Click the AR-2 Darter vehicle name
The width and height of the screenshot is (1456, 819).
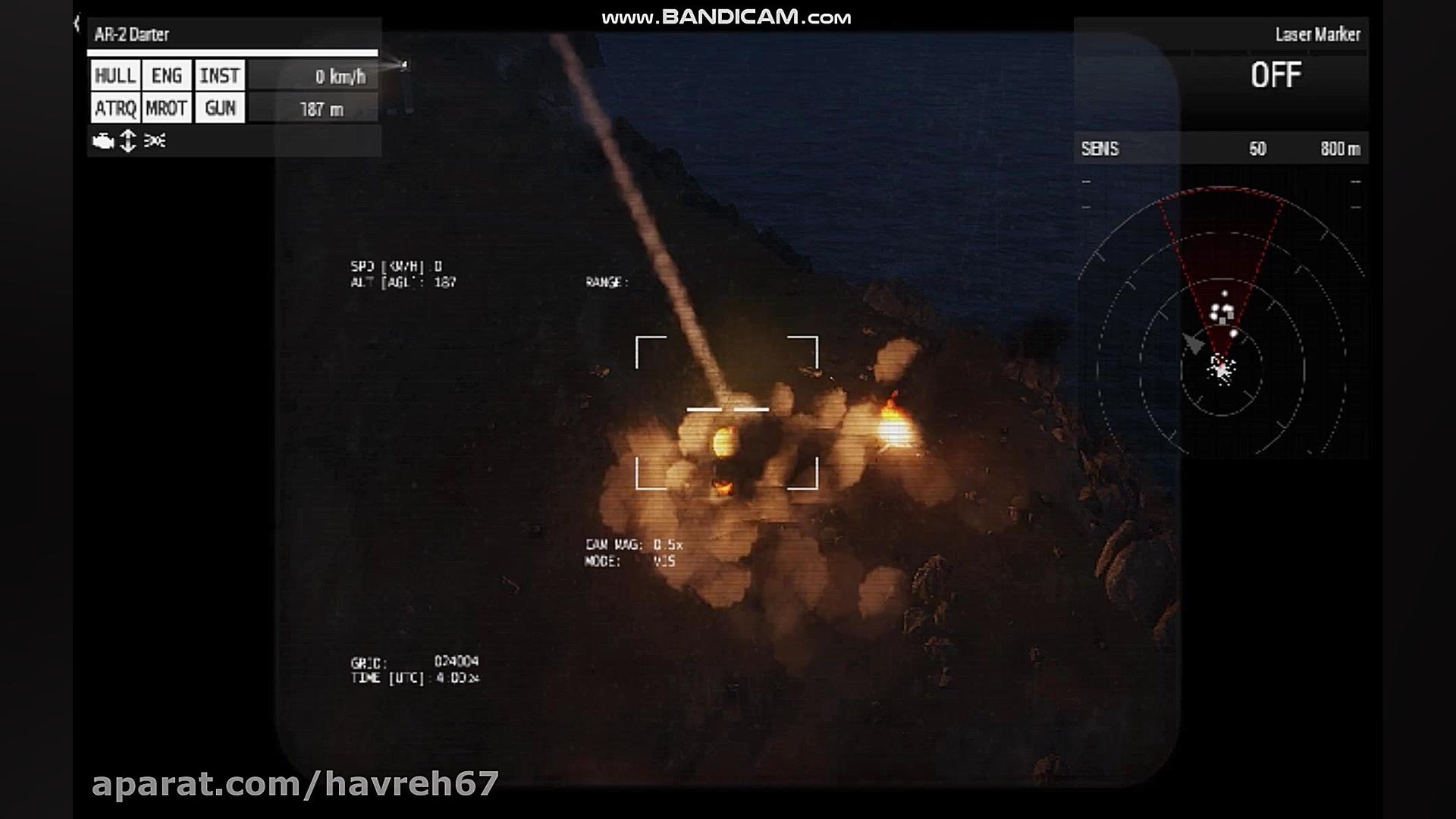[132, 35]
